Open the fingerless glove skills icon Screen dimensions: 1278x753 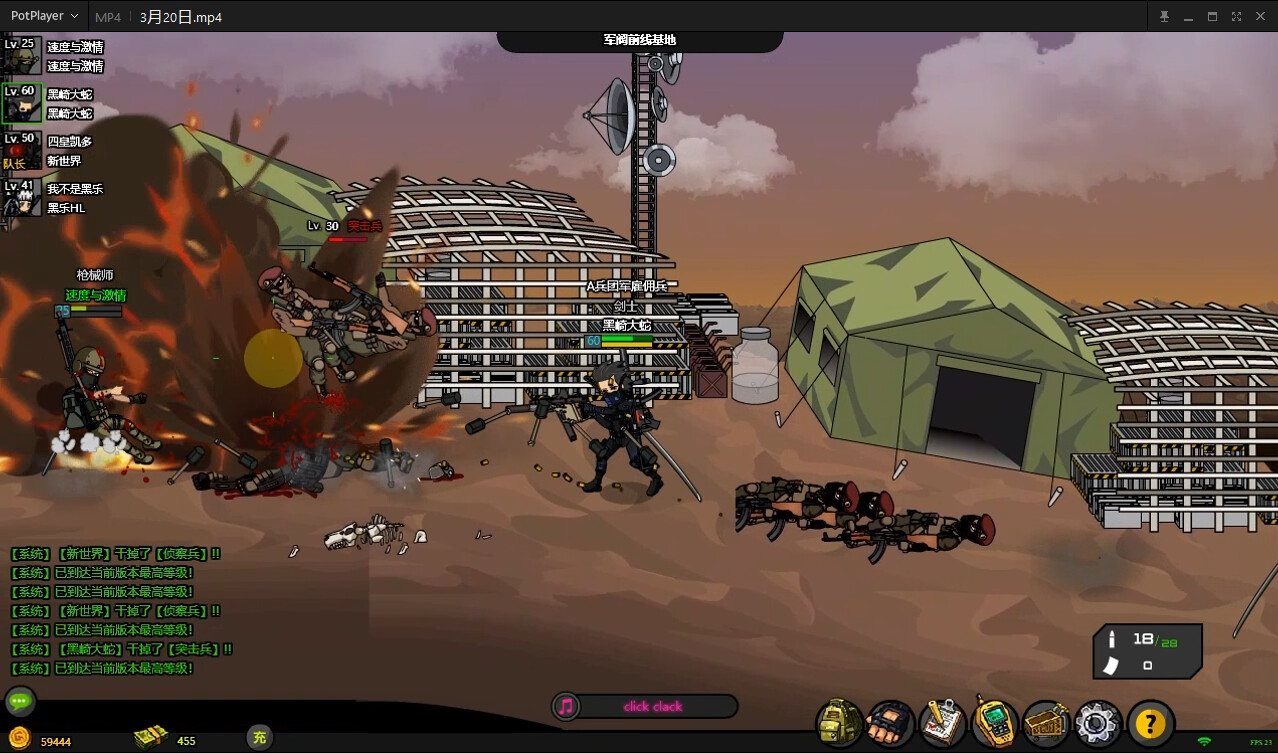click(890, 722)
